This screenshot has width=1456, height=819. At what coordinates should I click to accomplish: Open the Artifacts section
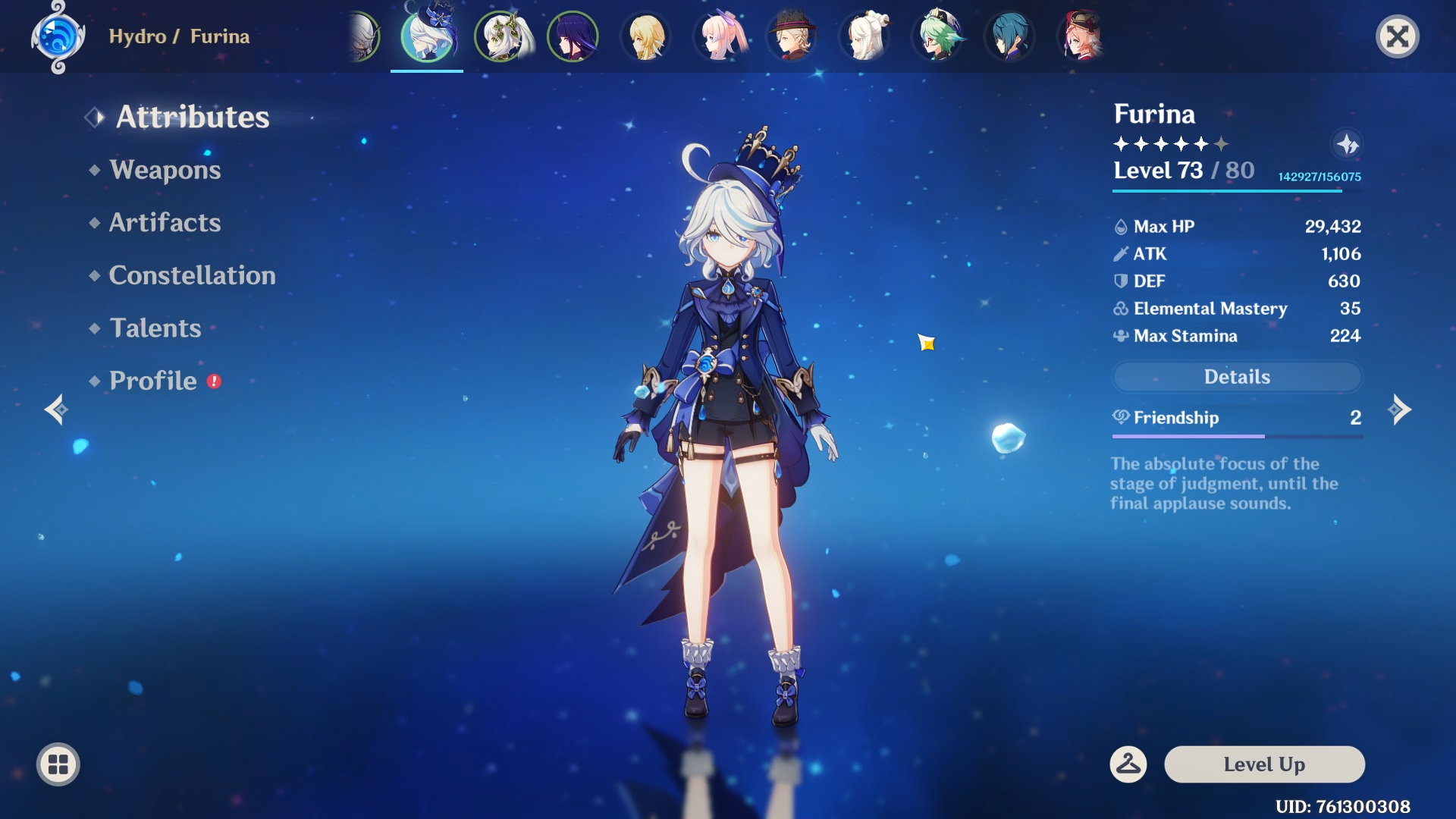coord(165,222)
